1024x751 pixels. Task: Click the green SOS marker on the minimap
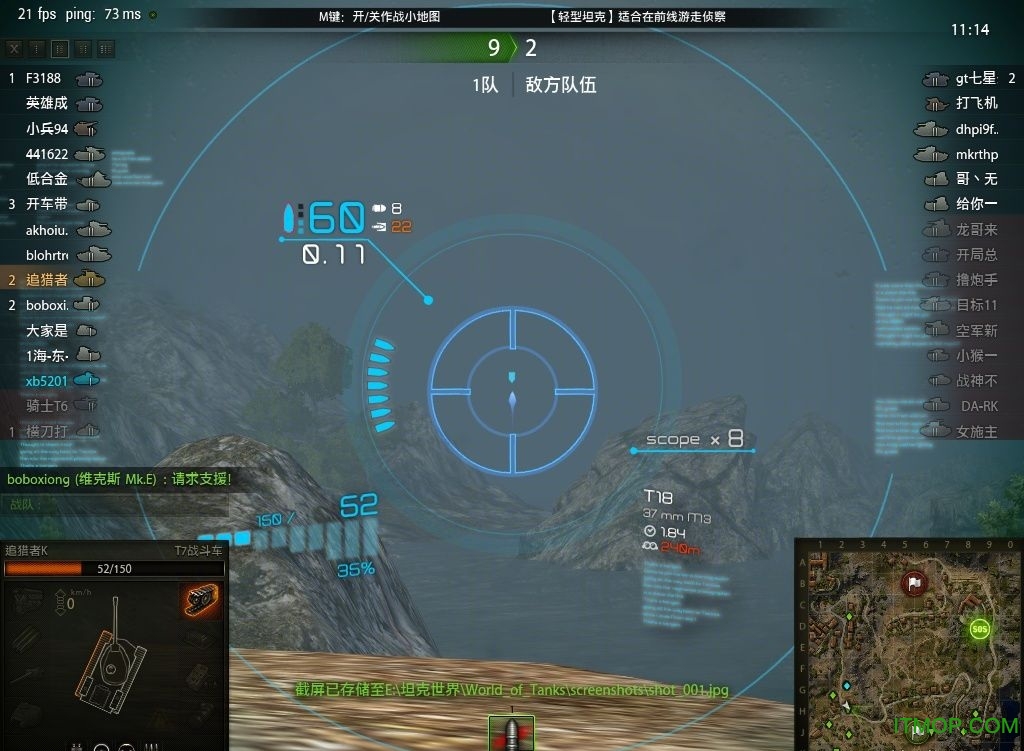point(979,629)
